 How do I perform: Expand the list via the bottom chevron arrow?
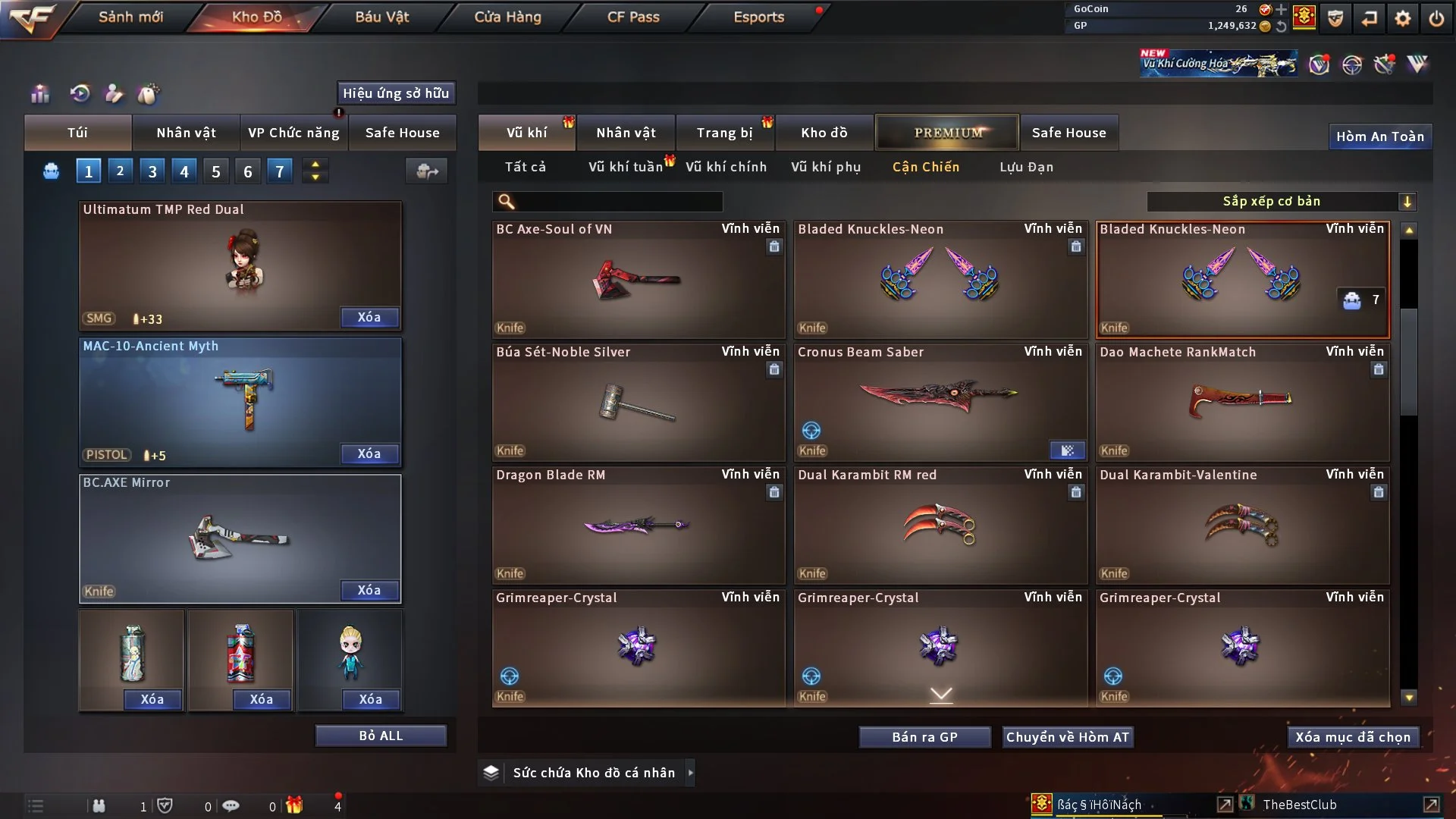(x=940, y=693)
